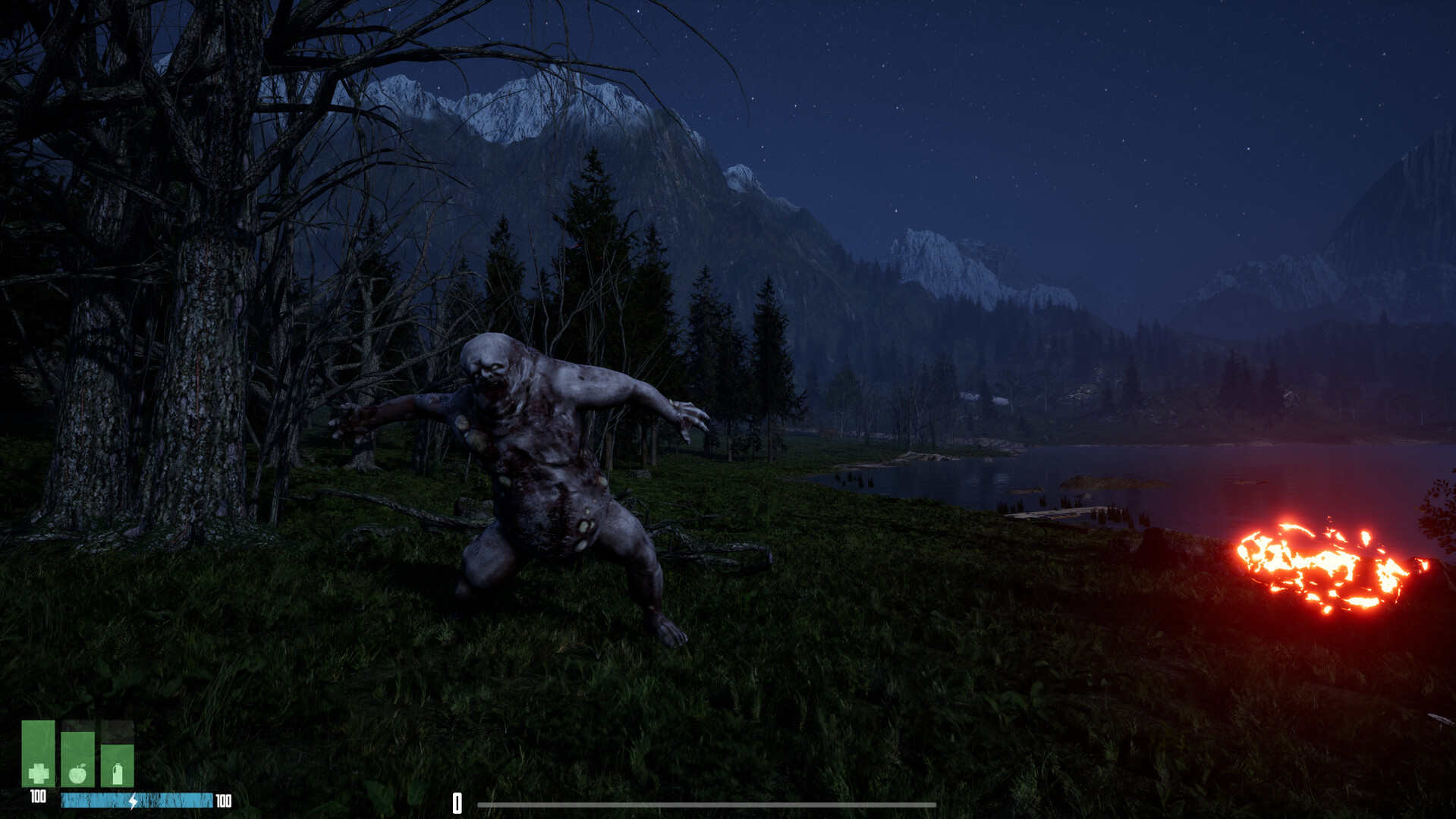The image size is (1456, 819).
Task: Click the left health value reading 100
Action: click(x=37, y=796)
